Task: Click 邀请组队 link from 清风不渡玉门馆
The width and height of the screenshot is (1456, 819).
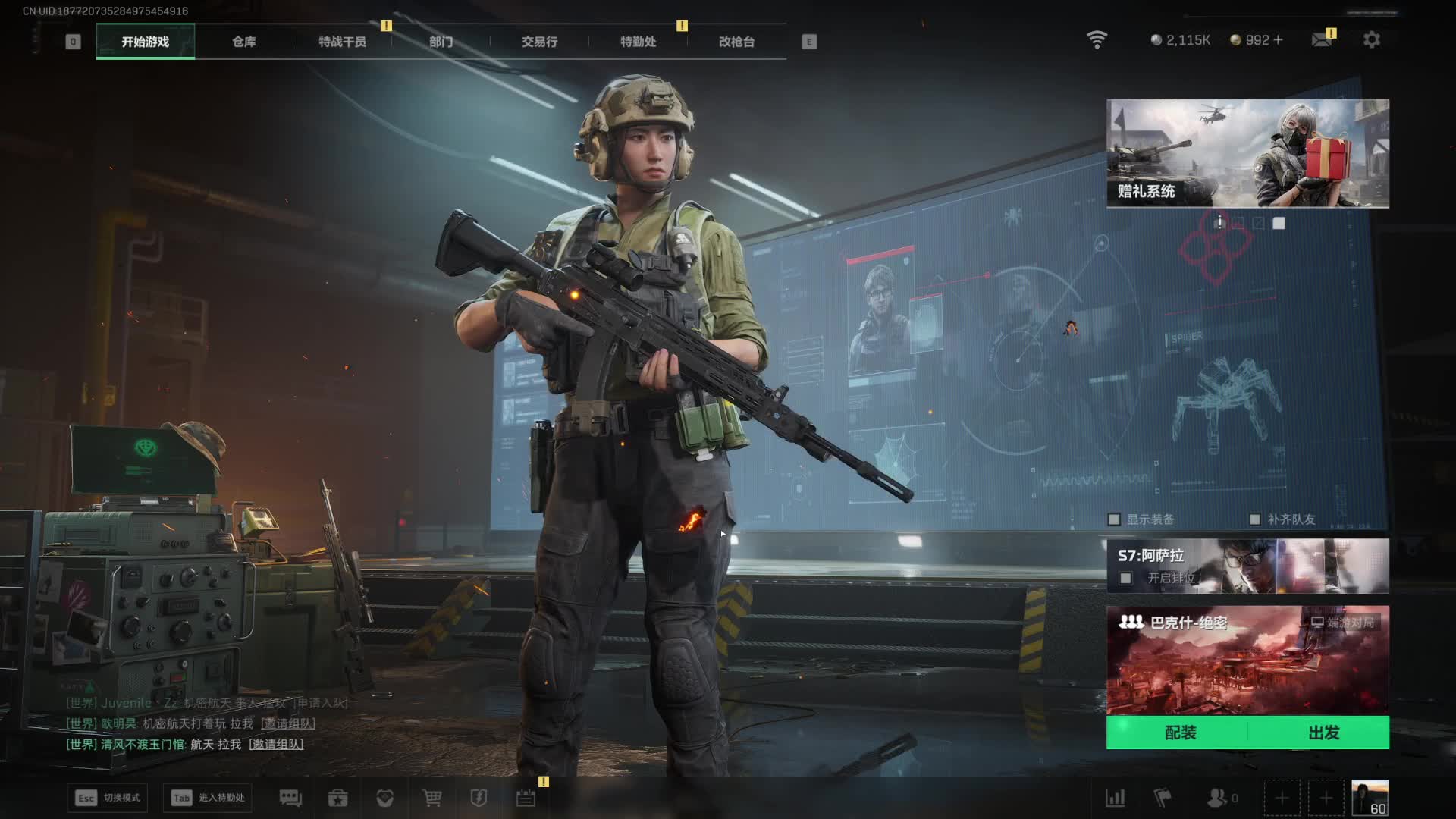Action: [x=276, y=745]
